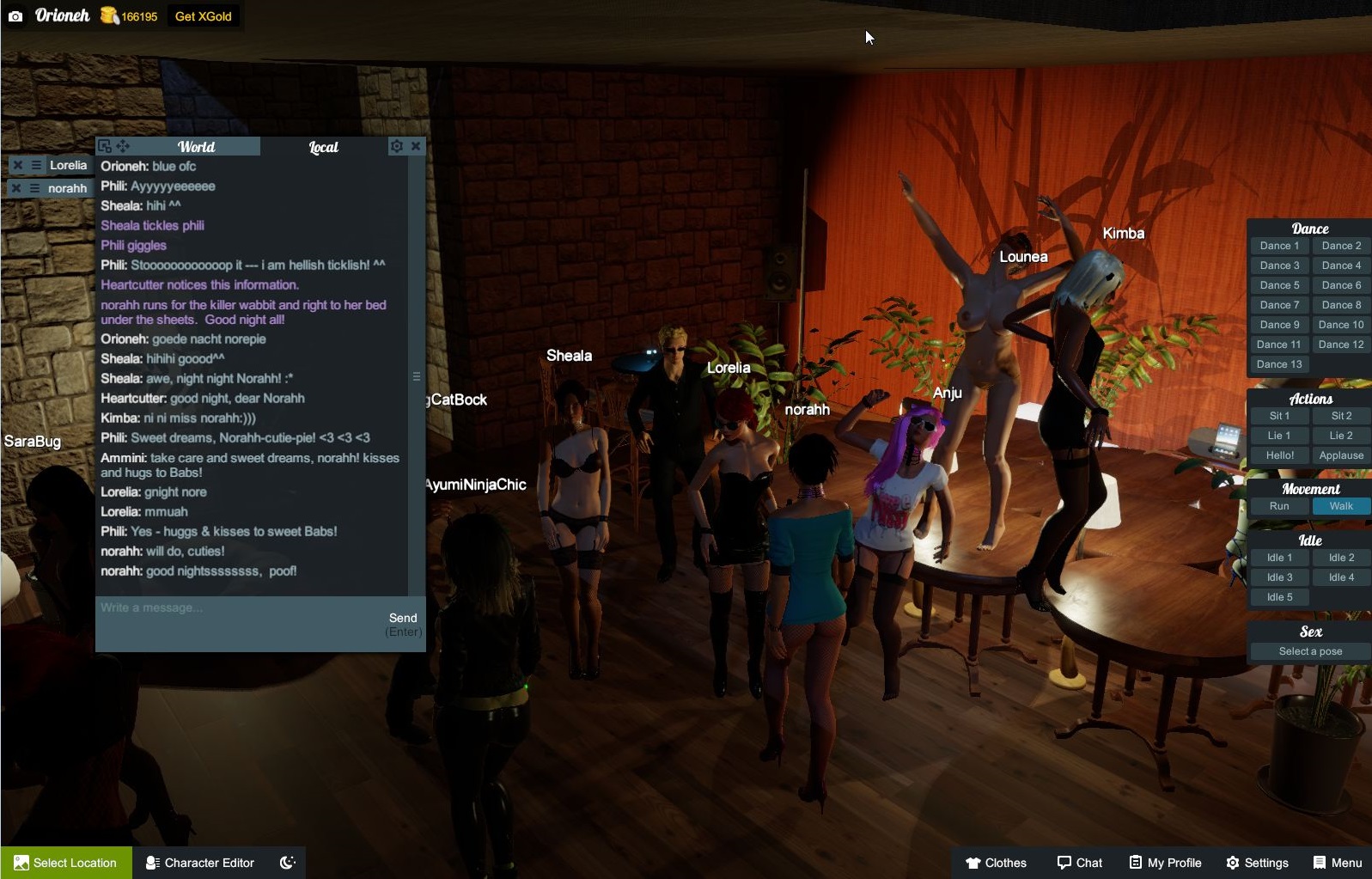
Task: Click Get XGold in the top bar
Action: pos(204,15)
